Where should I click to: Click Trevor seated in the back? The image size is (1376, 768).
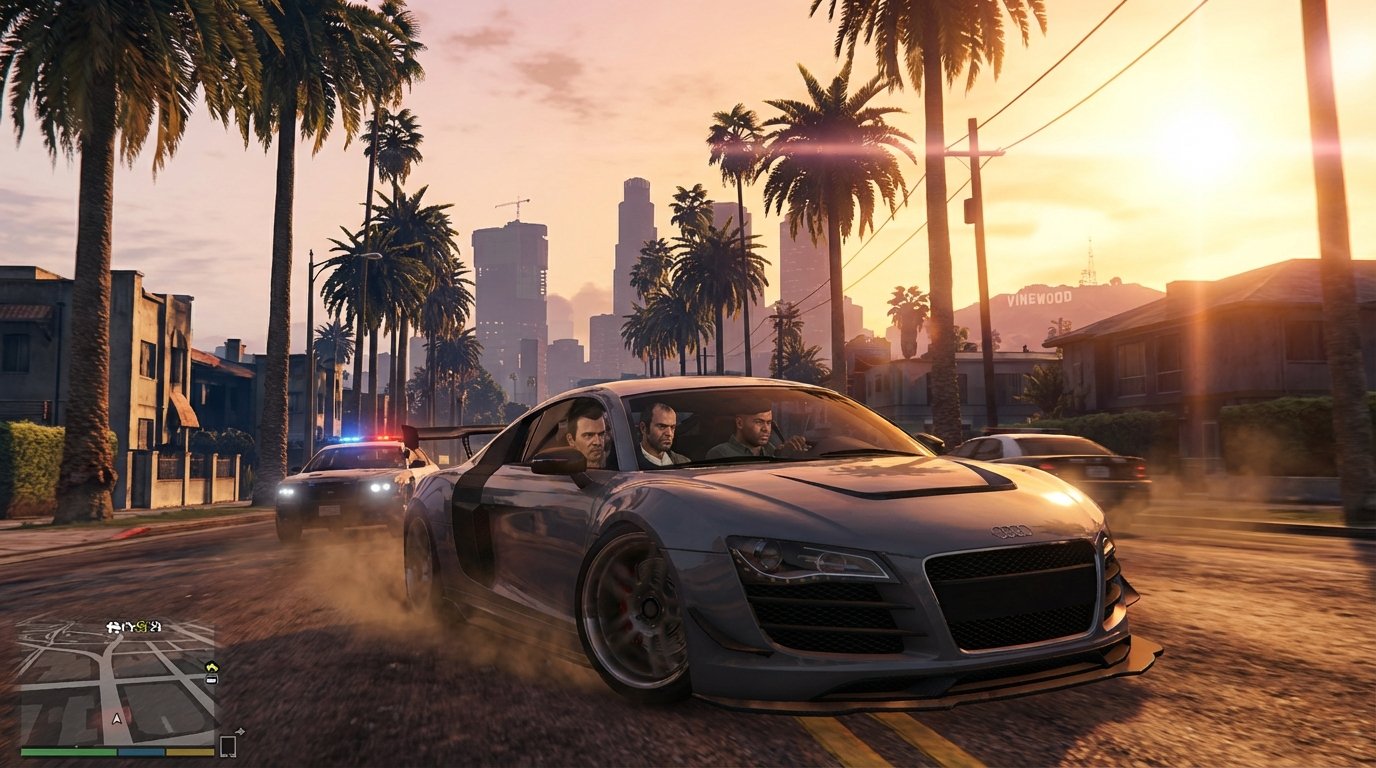coord(663,431)
